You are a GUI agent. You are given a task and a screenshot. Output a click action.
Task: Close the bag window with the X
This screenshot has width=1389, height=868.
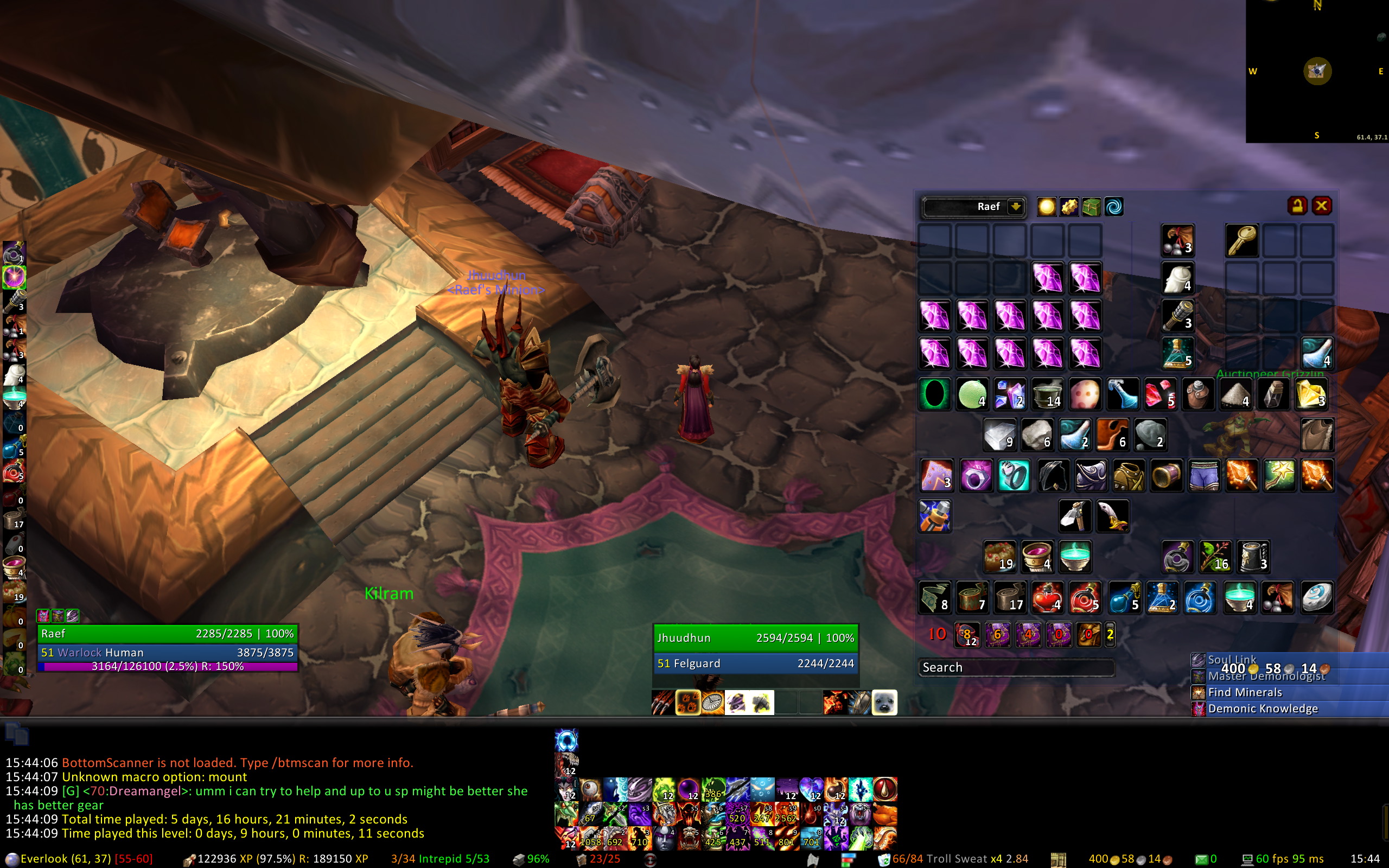[x=1321, y=206]
